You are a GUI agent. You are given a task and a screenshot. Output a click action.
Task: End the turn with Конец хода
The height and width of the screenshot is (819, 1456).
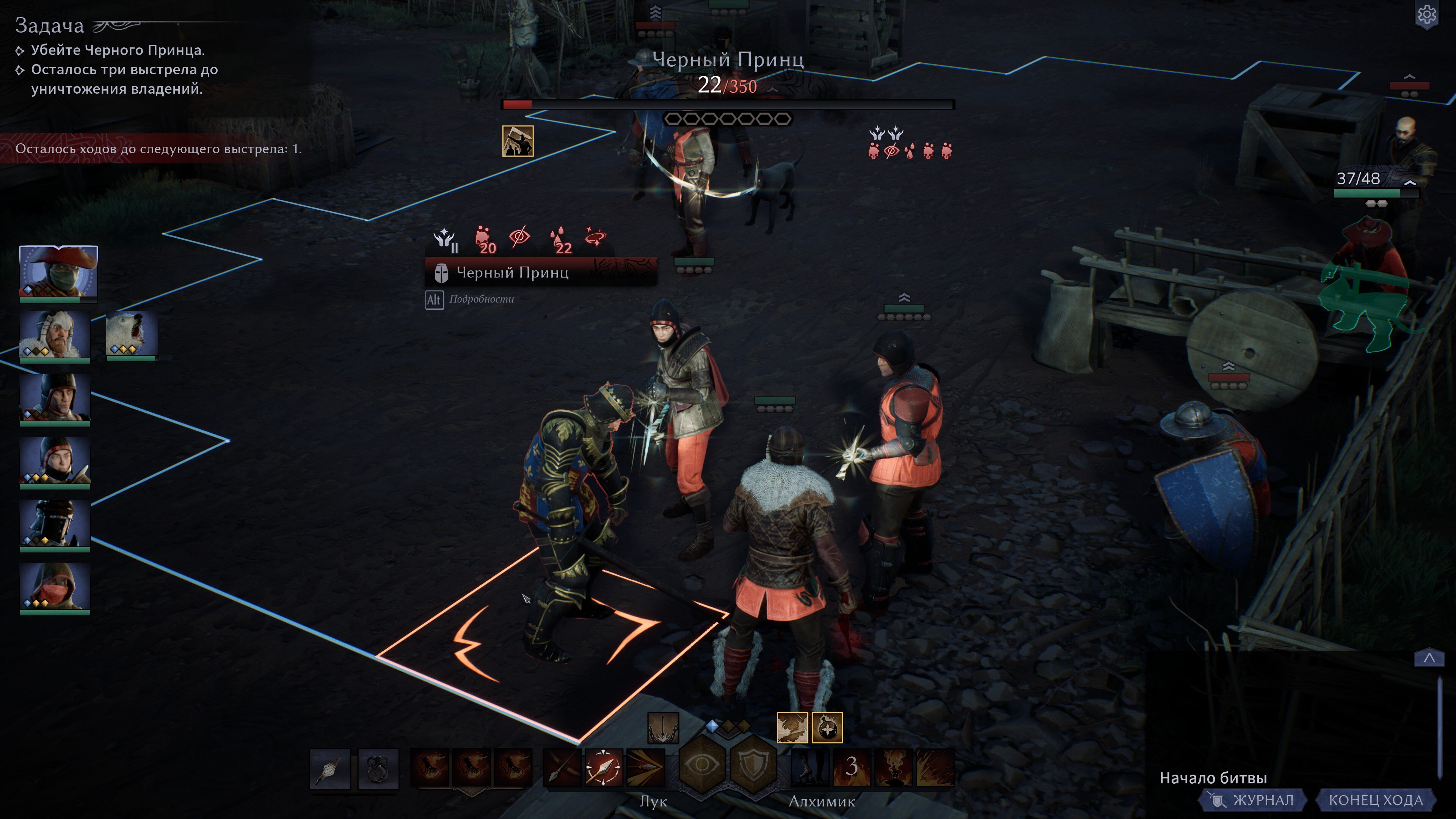[1375, 800]
